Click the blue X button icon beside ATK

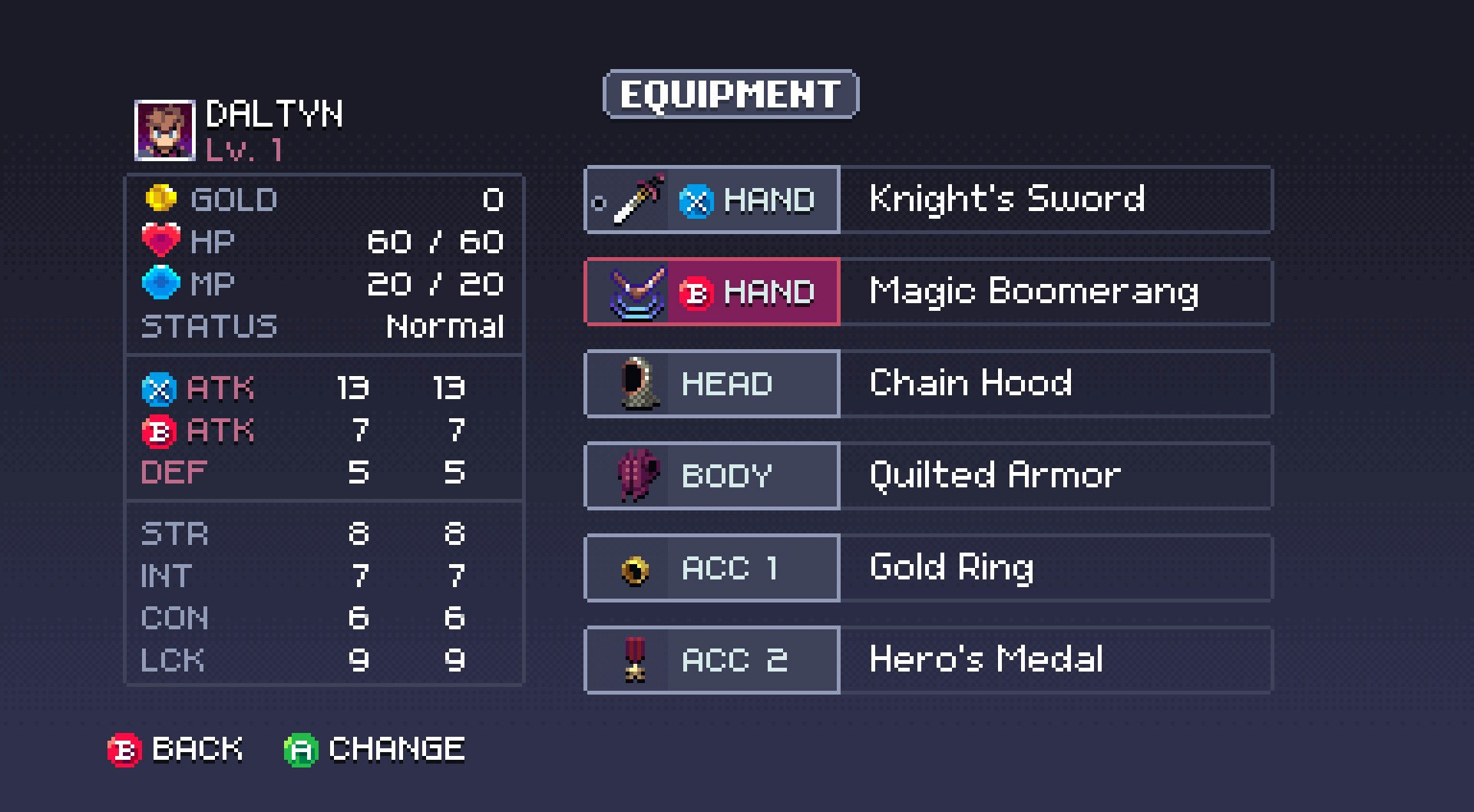pyautogui.click(x=159, y=390)
